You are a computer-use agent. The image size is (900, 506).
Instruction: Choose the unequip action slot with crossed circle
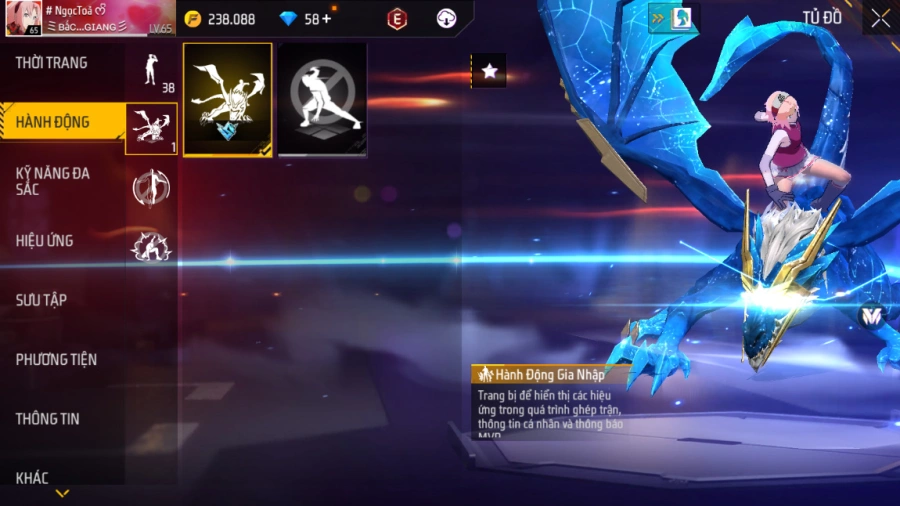322,100
